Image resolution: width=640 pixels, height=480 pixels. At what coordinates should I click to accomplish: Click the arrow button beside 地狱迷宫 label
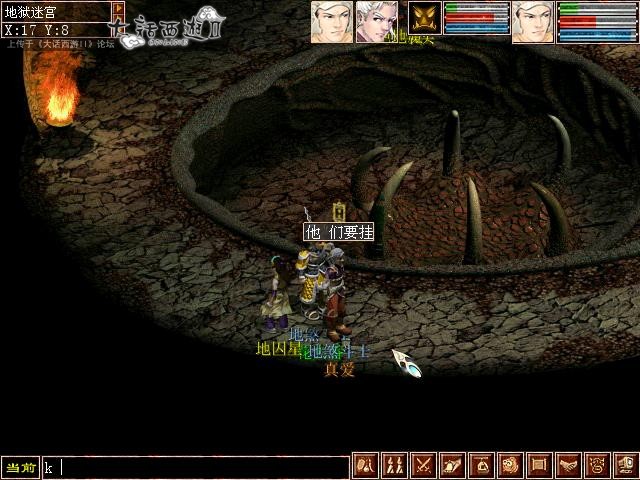118,12
